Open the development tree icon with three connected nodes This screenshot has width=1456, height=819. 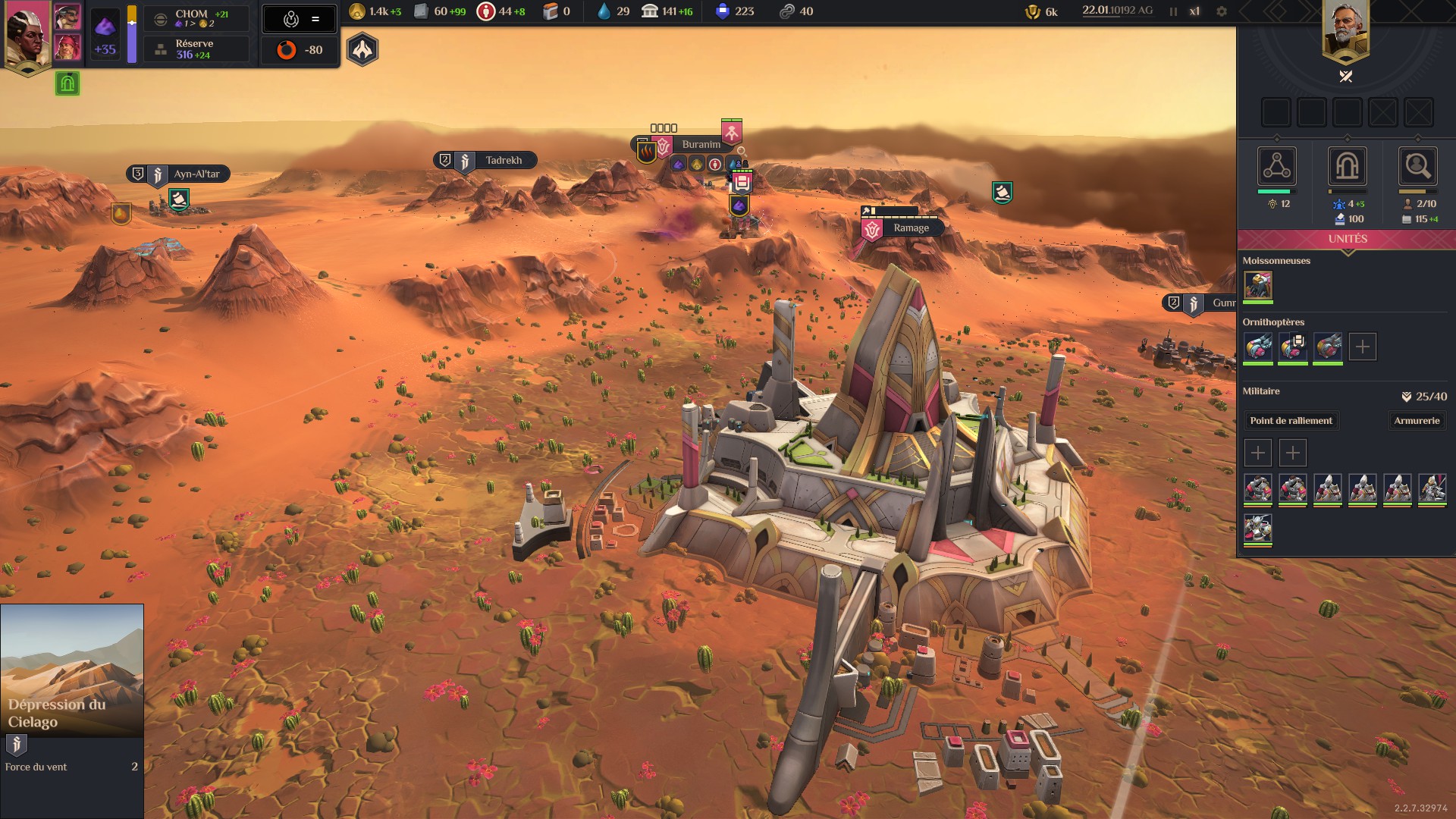[x=1276, y=166]
